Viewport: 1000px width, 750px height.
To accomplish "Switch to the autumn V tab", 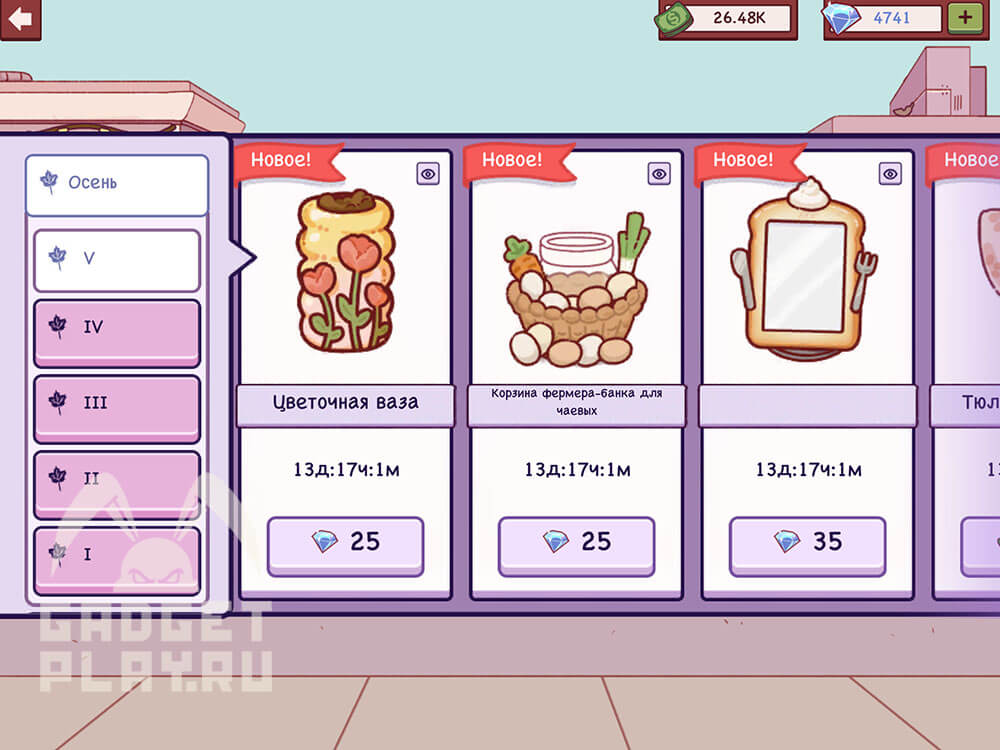I will pyautogui.click(x=116, y=259).
